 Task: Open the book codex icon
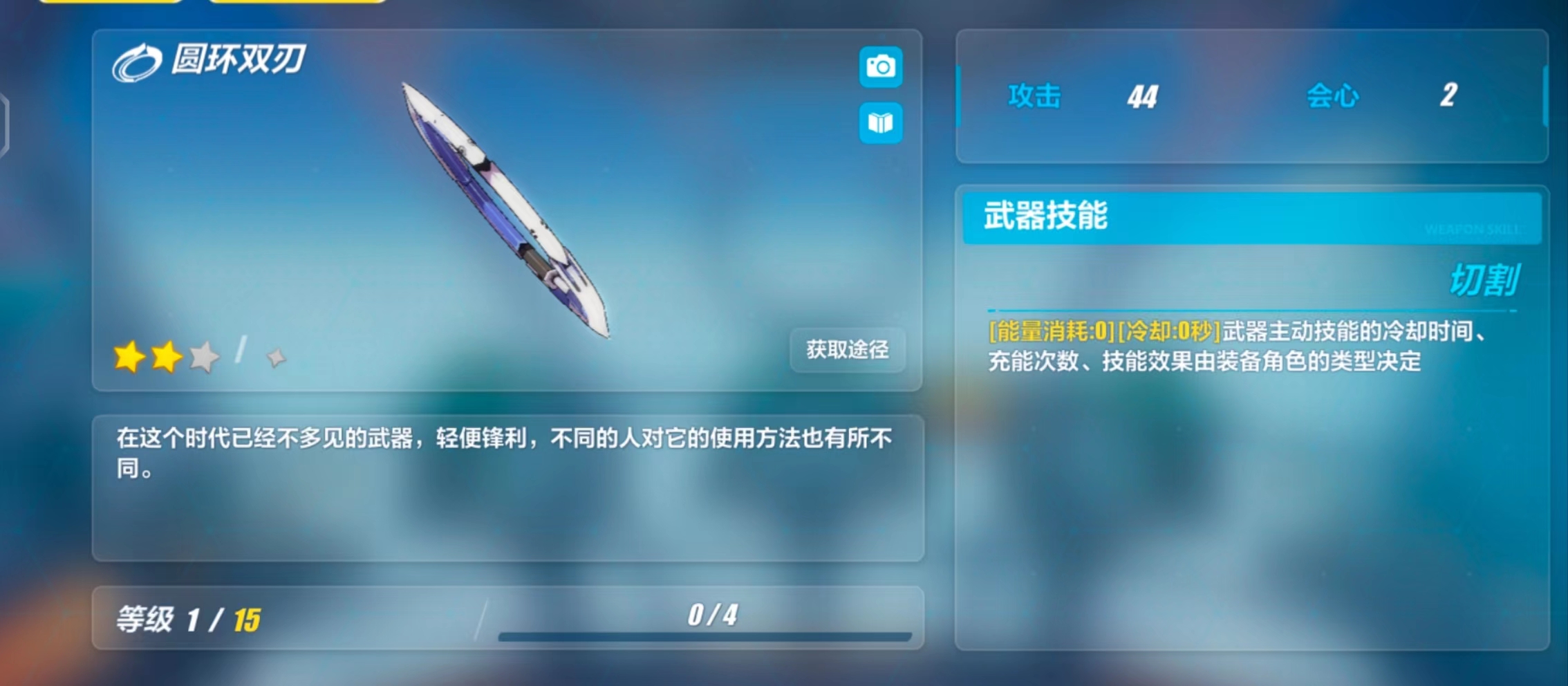pos(880,123)
